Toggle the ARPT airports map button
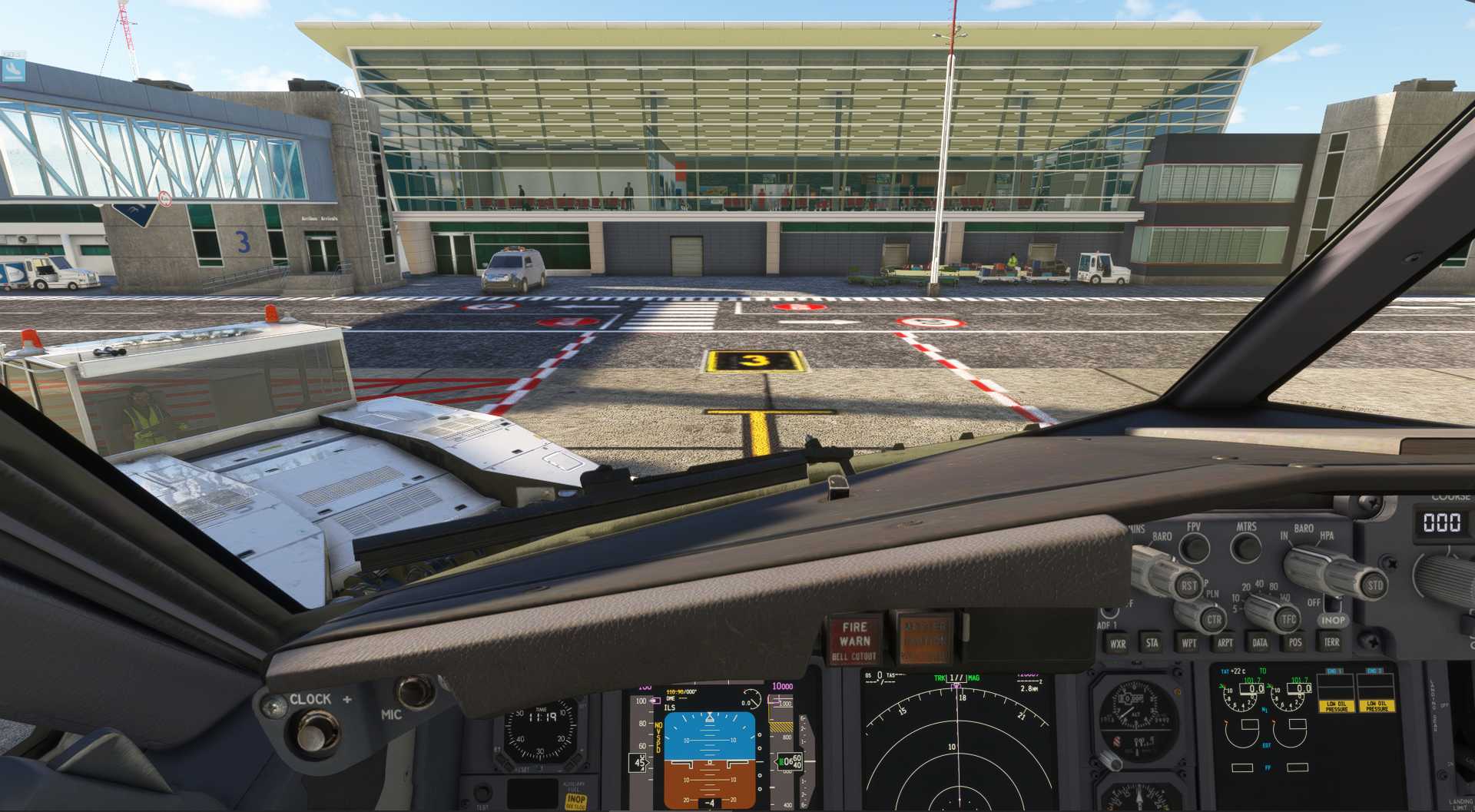This screenshot has height=812, width=1475. 1225,643
